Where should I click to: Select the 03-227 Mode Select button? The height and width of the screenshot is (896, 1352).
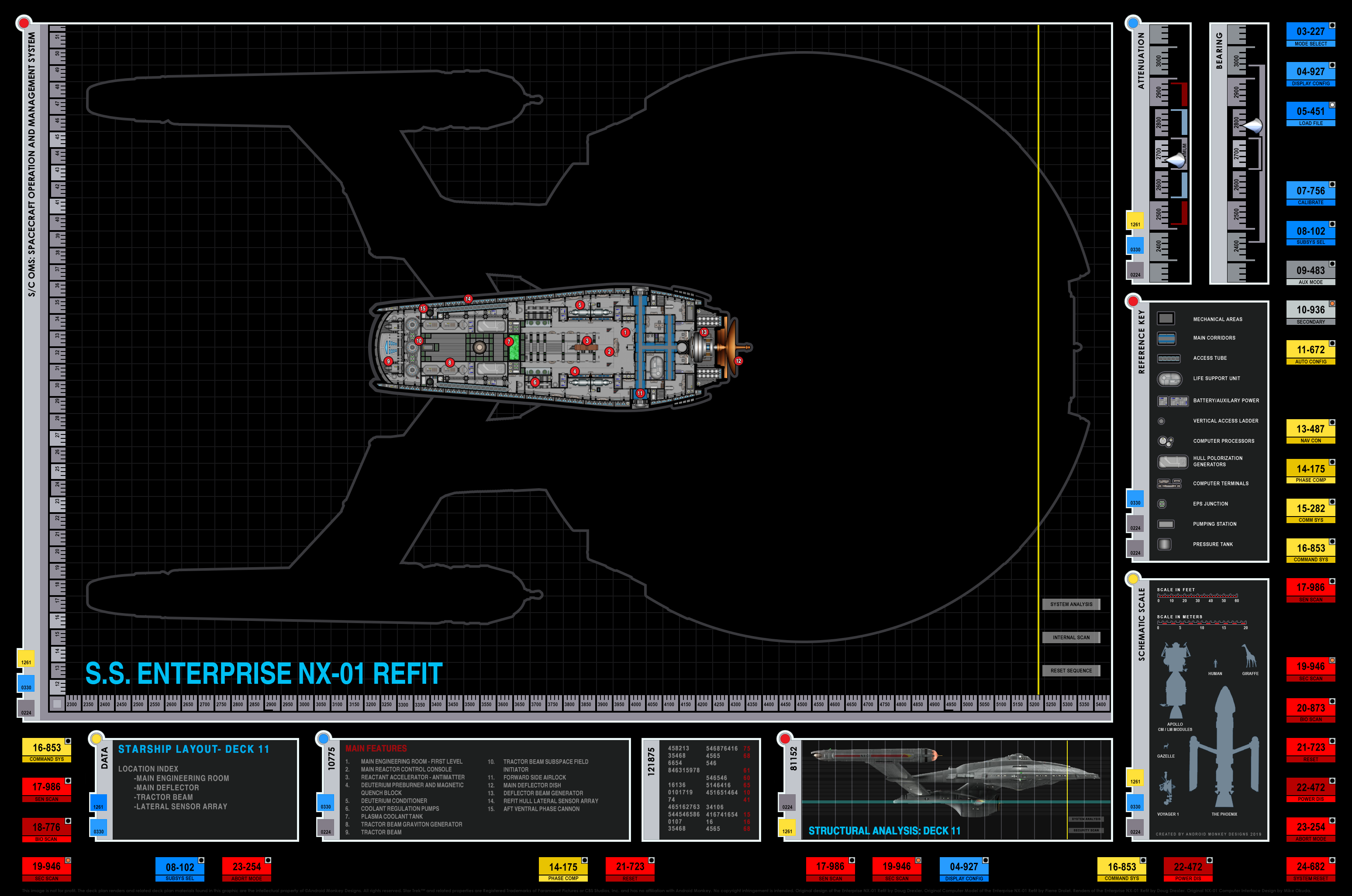tap(1310, 34)
